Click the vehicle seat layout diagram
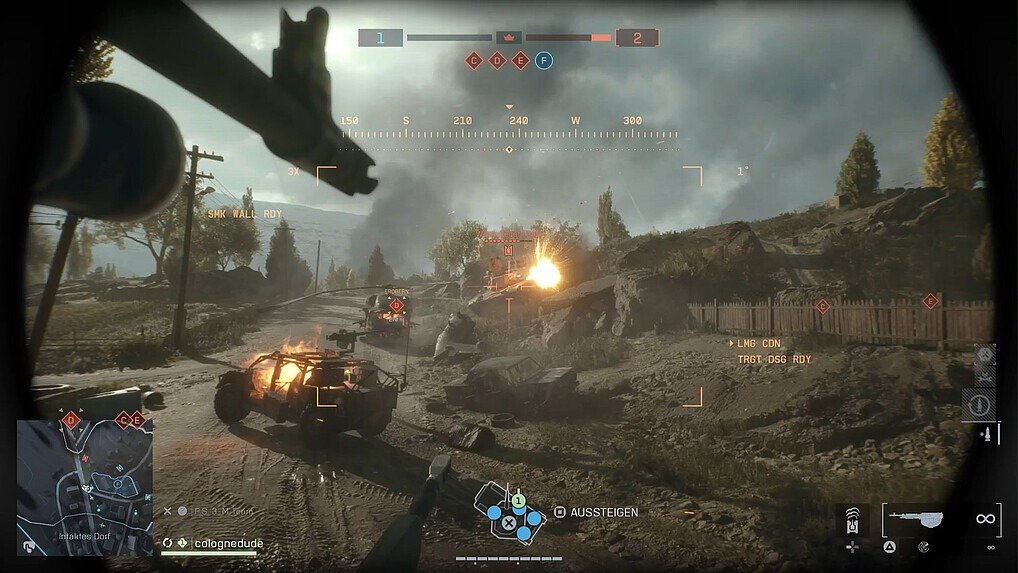Screen dimensions: 1018x573 509,512
